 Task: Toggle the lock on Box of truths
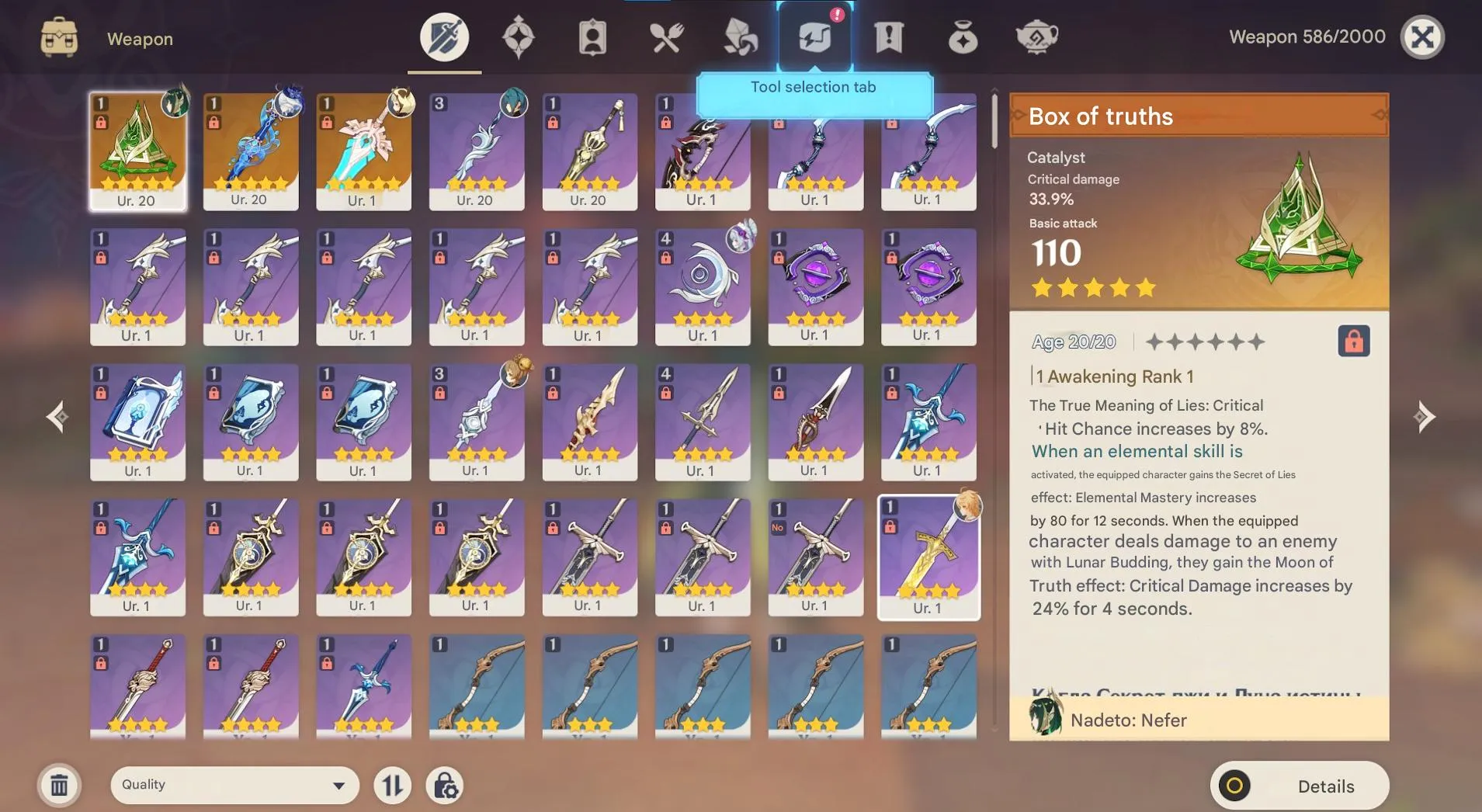[1354, 342]
